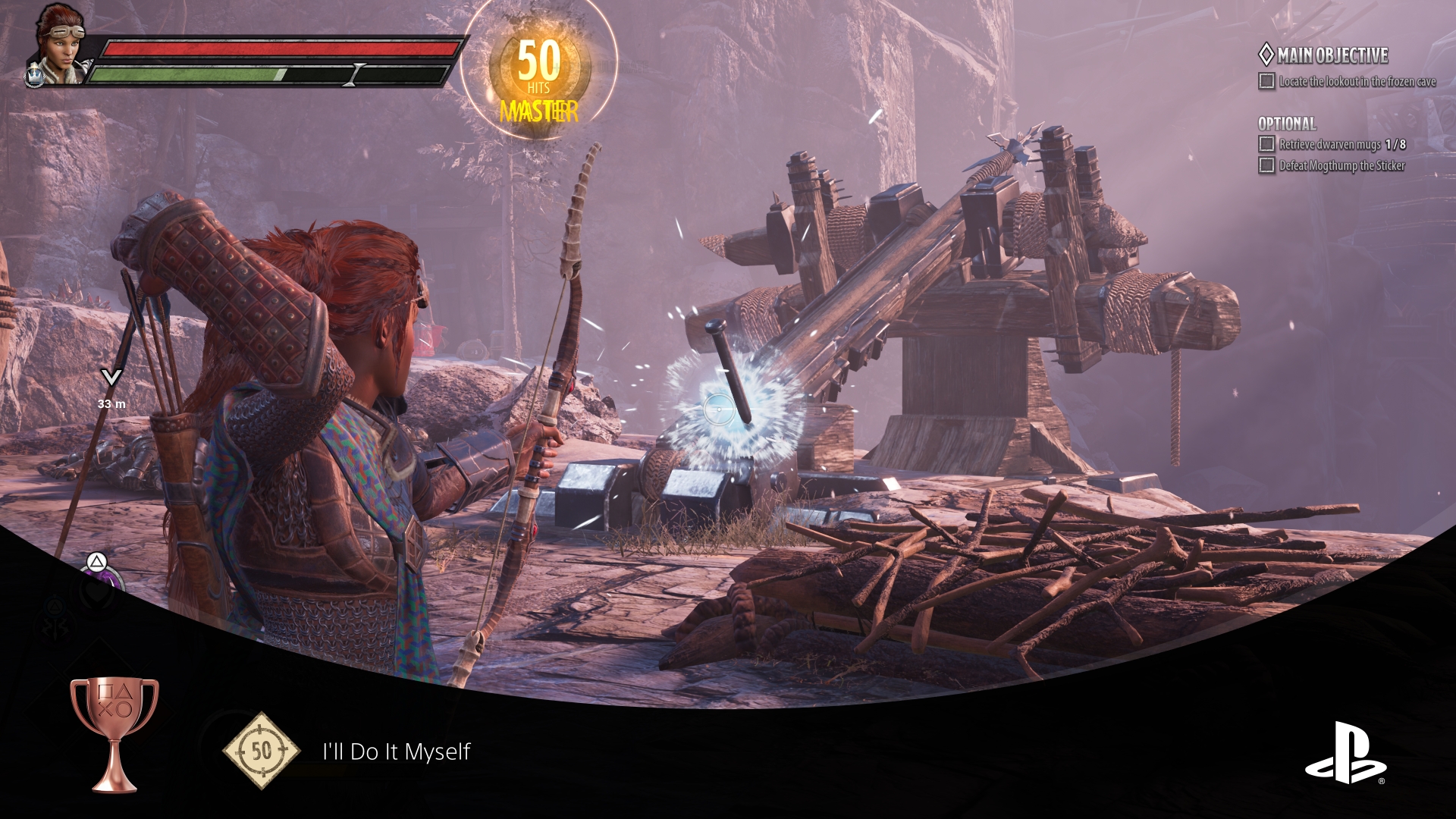Open the bronze trophy cup icon
This screenshot has width=1456, height=819.
pos(115,733)
